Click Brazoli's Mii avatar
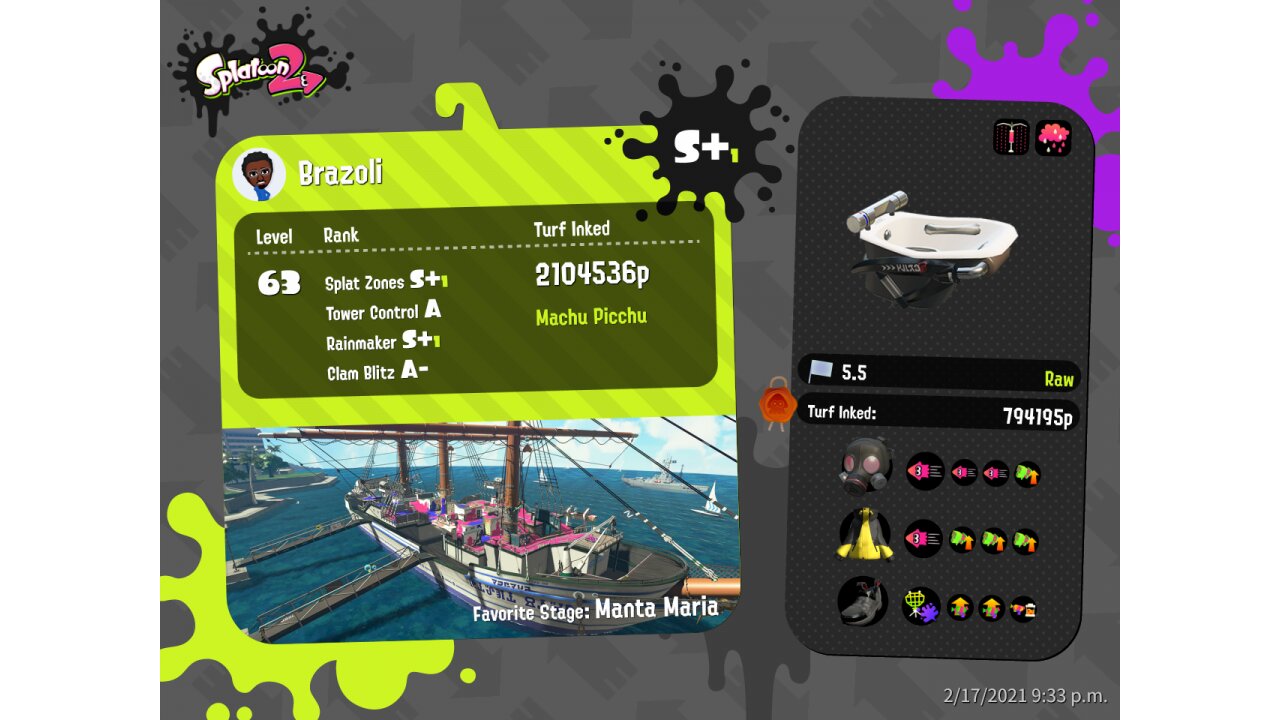 point(259,175)
